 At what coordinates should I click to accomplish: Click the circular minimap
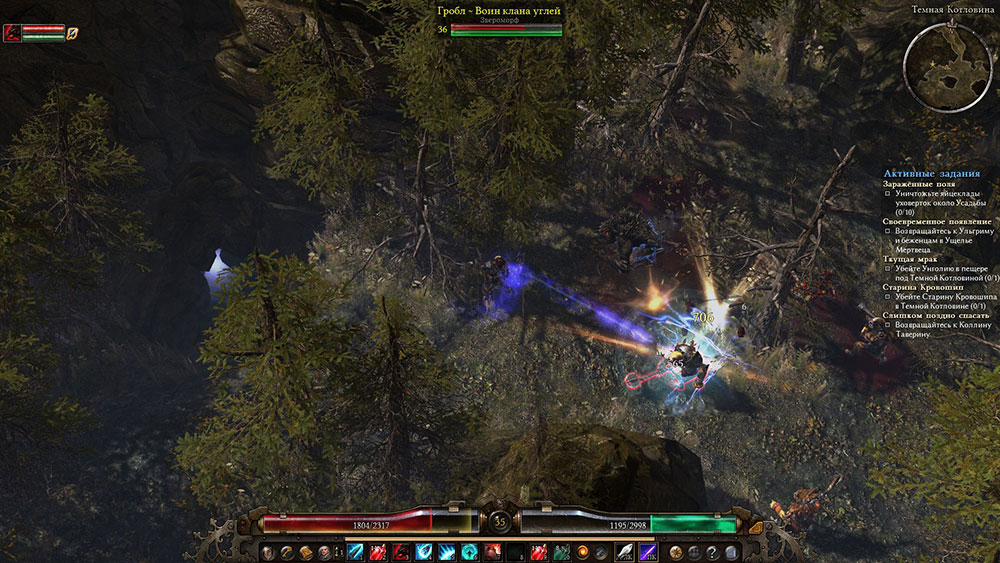[947, 63]
